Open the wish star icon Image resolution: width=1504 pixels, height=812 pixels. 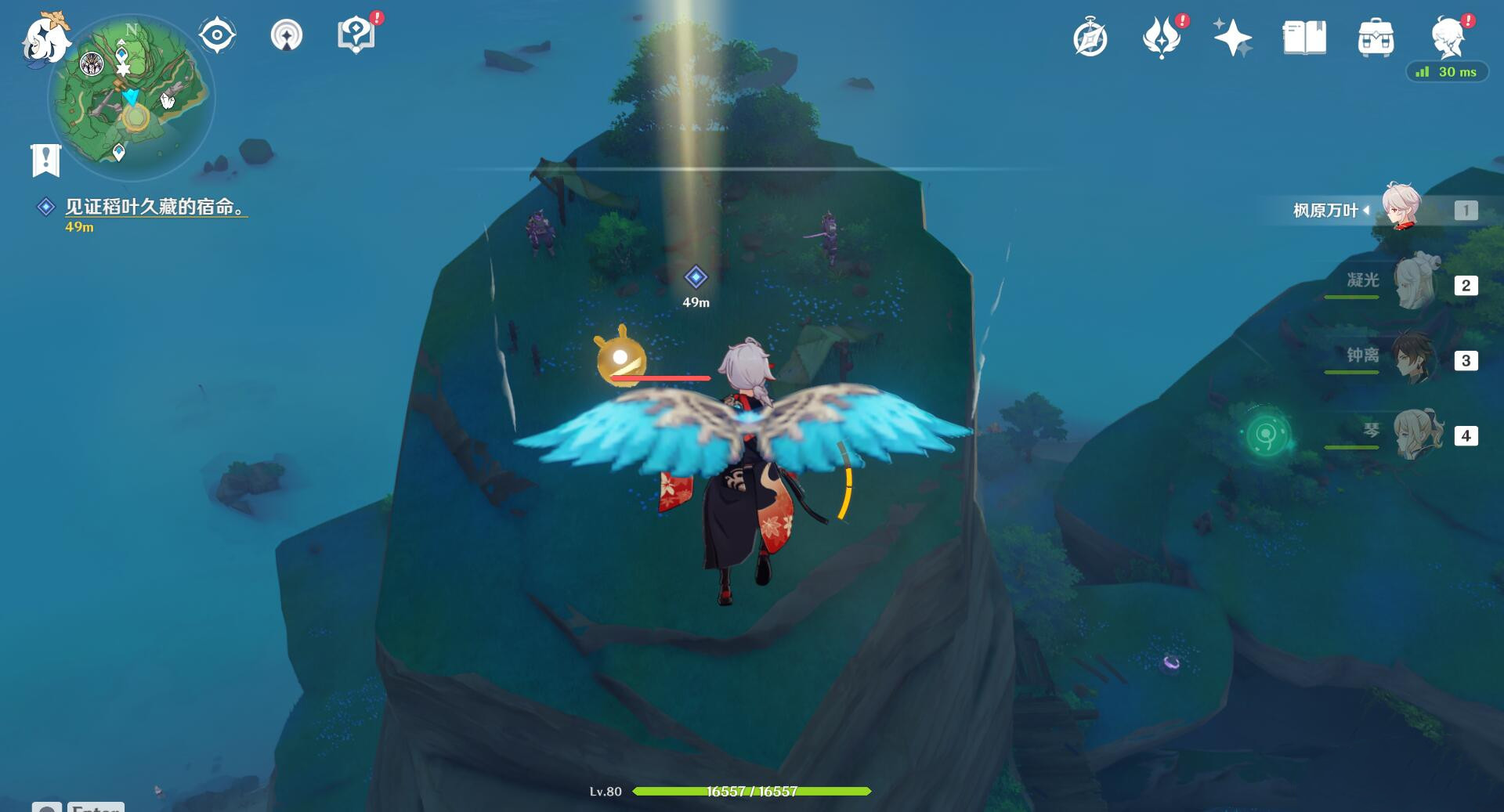point(1232,39)
